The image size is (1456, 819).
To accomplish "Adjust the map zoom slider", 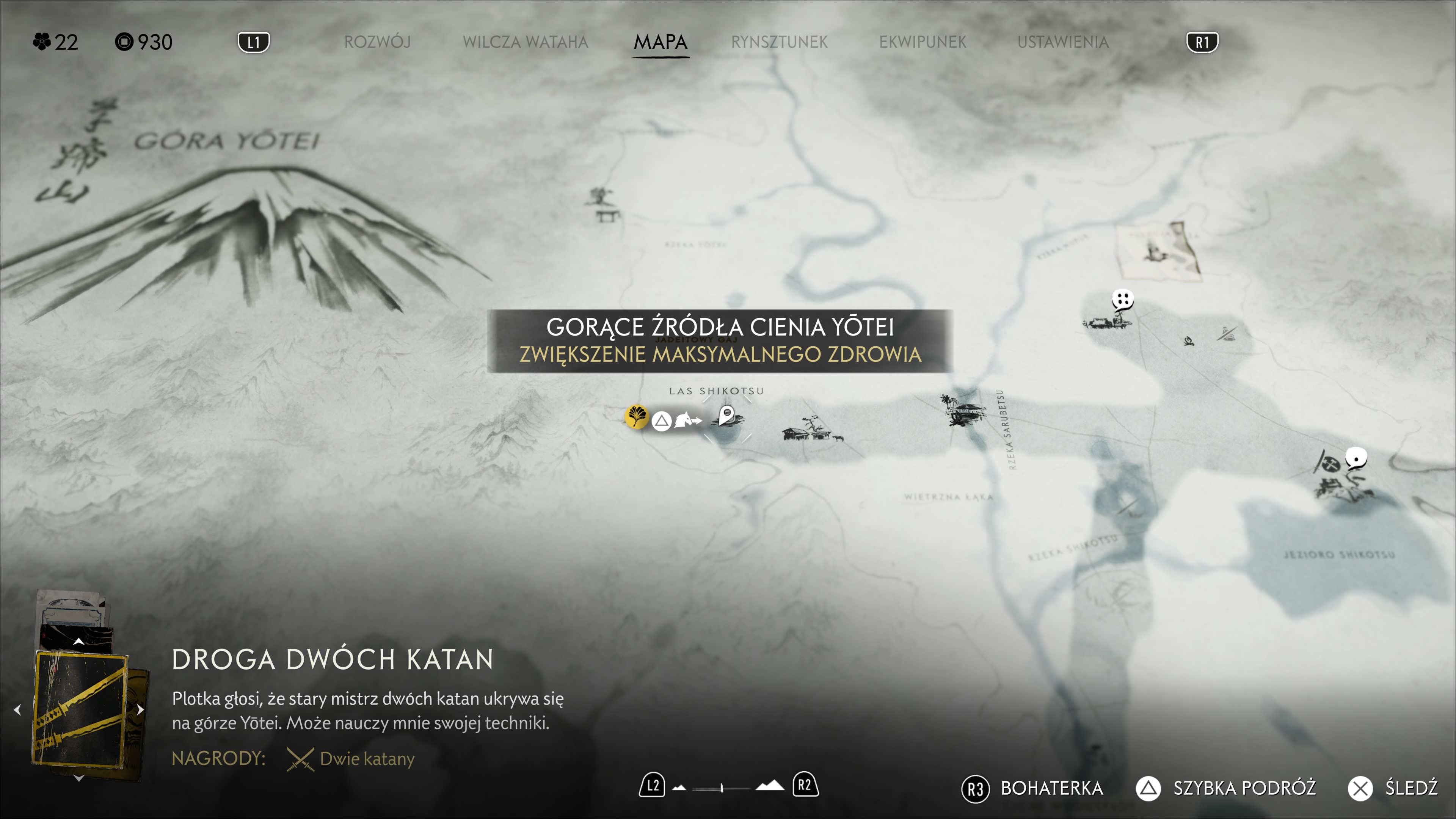I will [722, 787].
